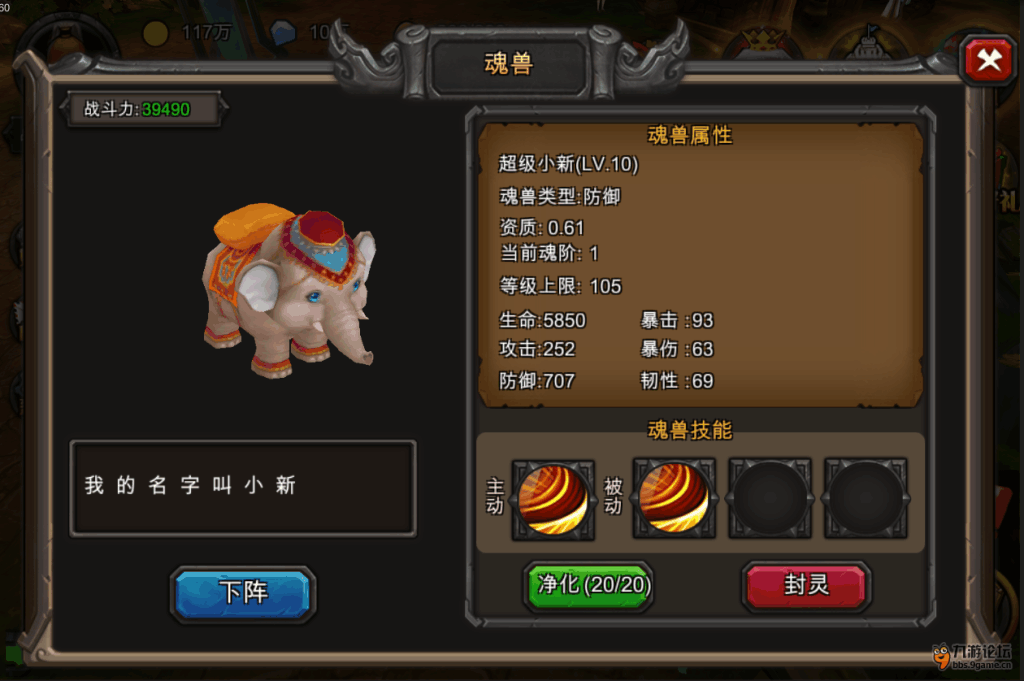Close the 魂兽 panel with the X
The width and height of the screenshot is (1024, 681).
988,61
